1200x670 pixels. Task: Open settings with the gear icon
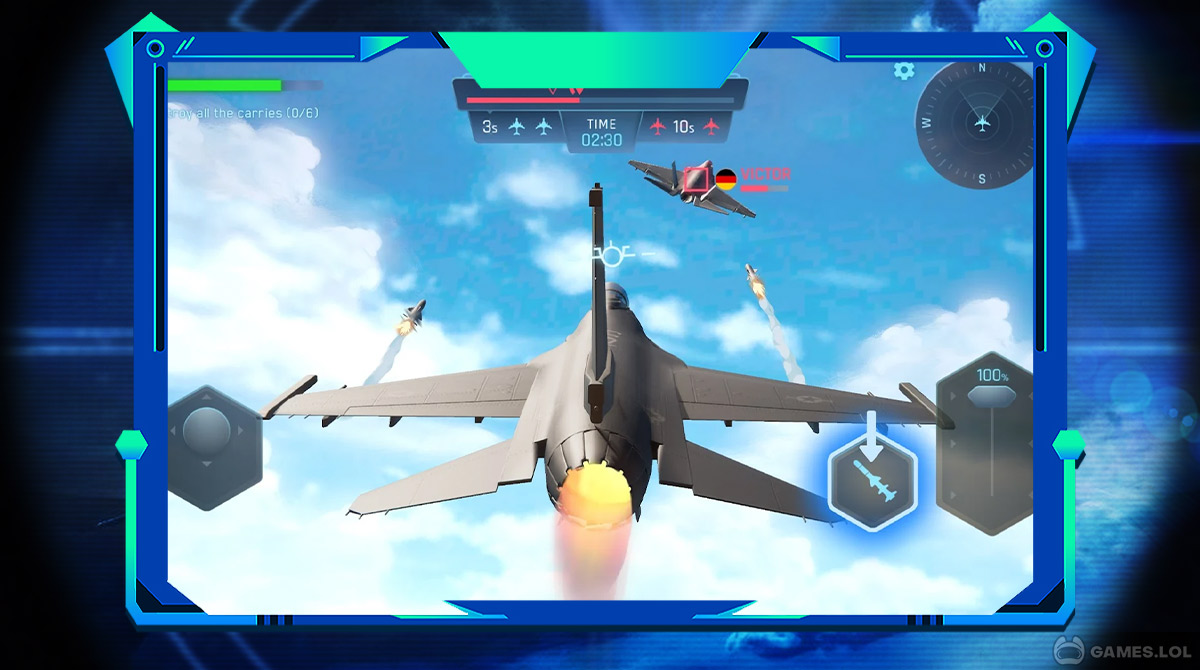point(904,70)
